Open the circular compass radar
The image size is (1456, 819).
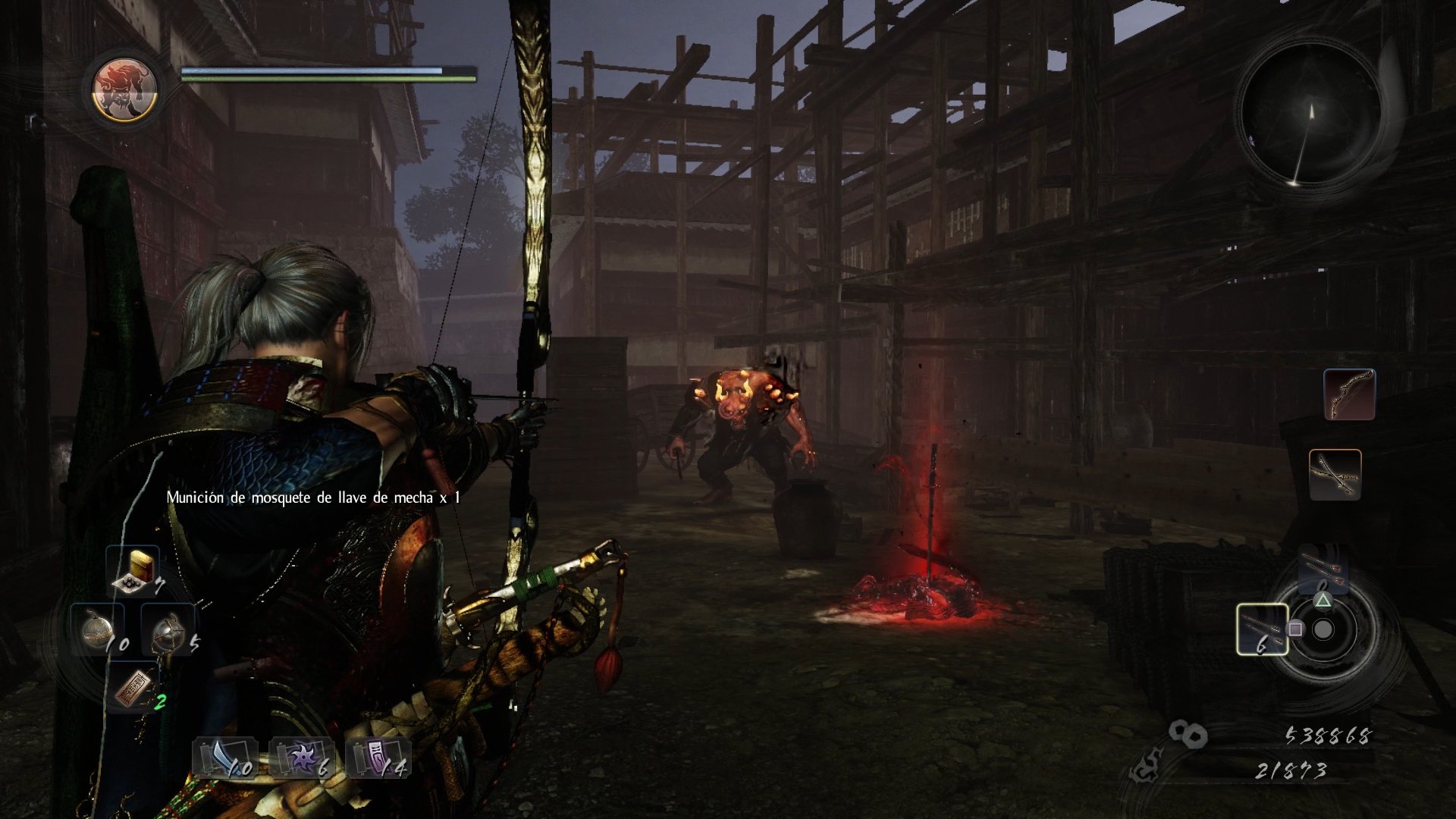click(x=1311, y=114)
